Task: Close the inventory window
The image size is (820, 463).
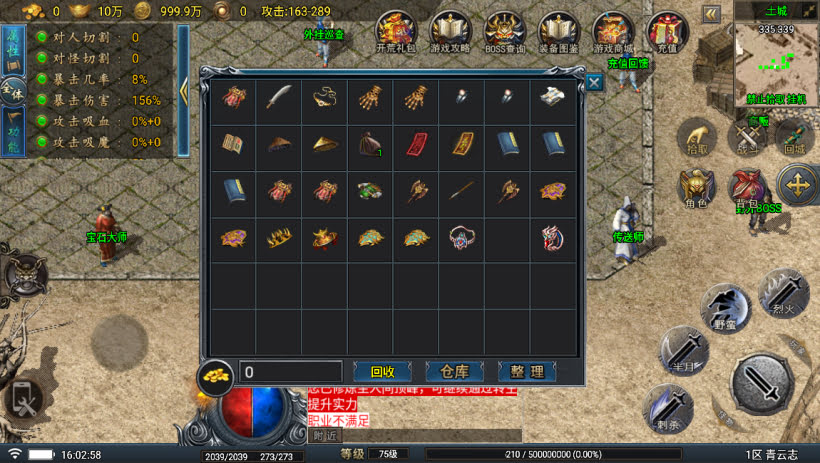Action: click(x=594, y=83)
